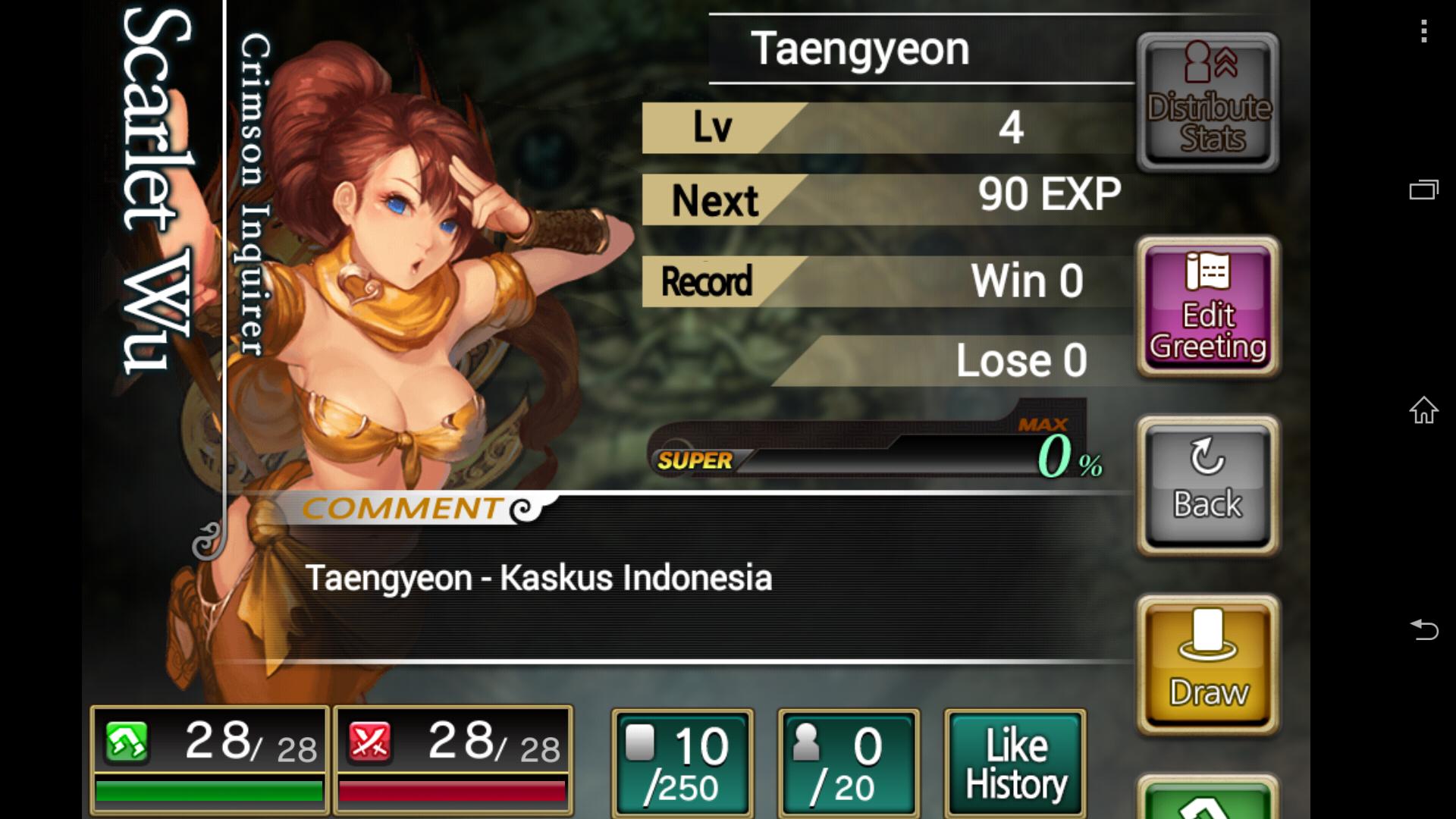Tap the Android home icon
This screenshot has height=819, width=1456.
(x=1423, y=410)
